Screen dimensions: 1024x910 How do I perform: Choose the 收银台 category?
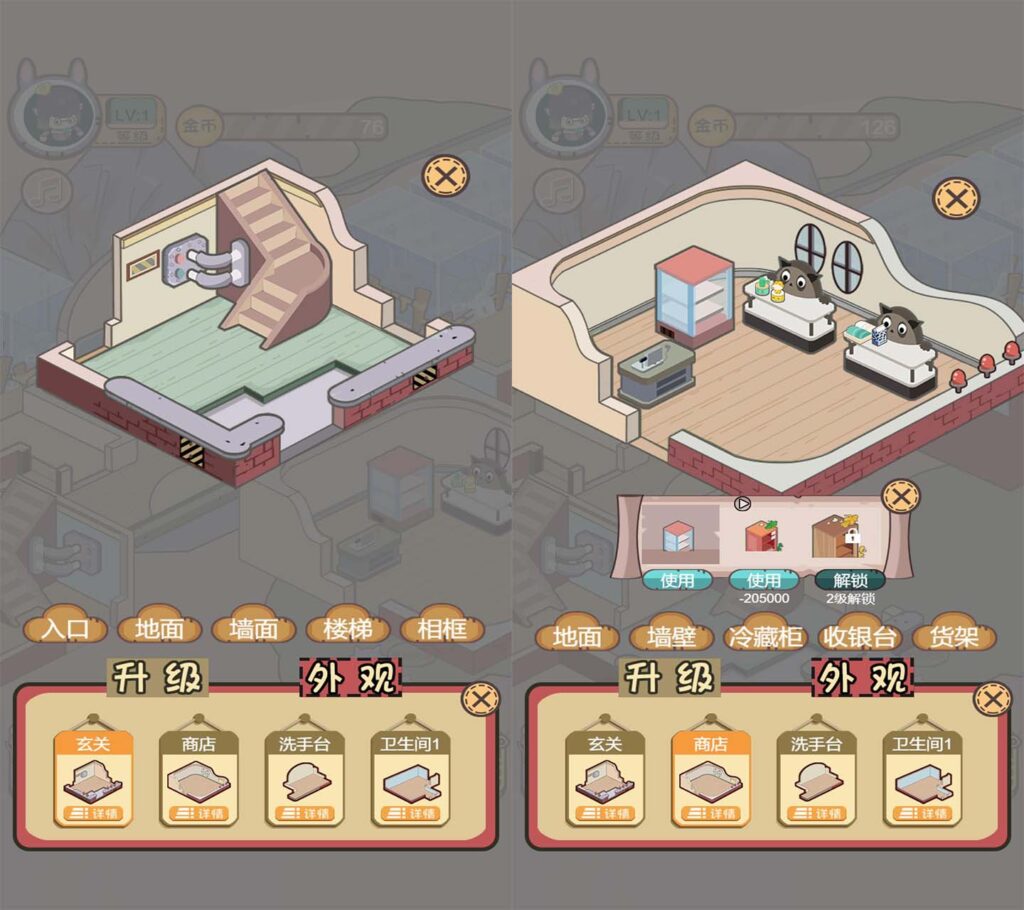point(857,637)
